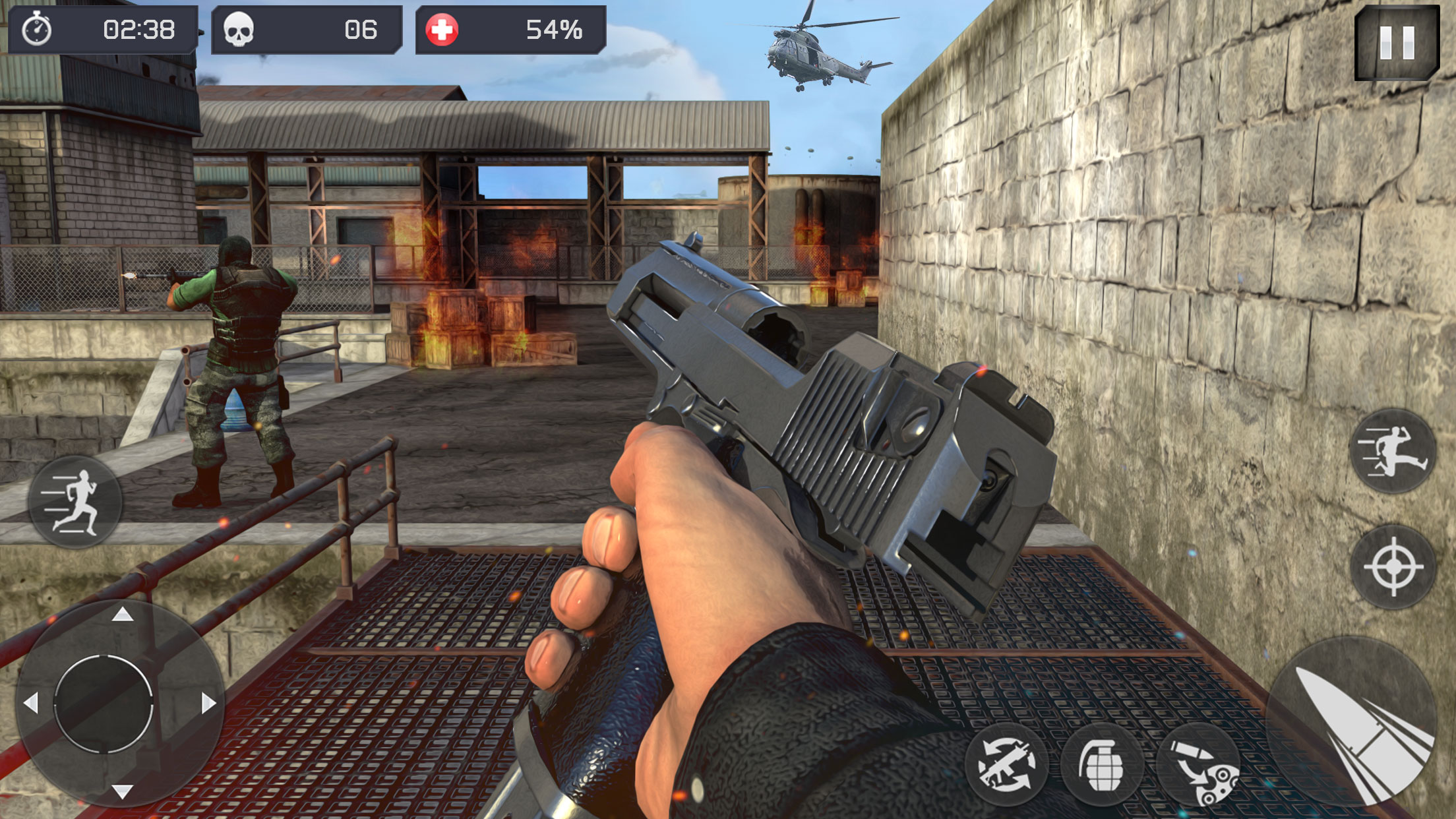Screen dimensions: 1456x819
Task: Throw a grenade using the grenade icon
Action: (x=1102, y=765)
